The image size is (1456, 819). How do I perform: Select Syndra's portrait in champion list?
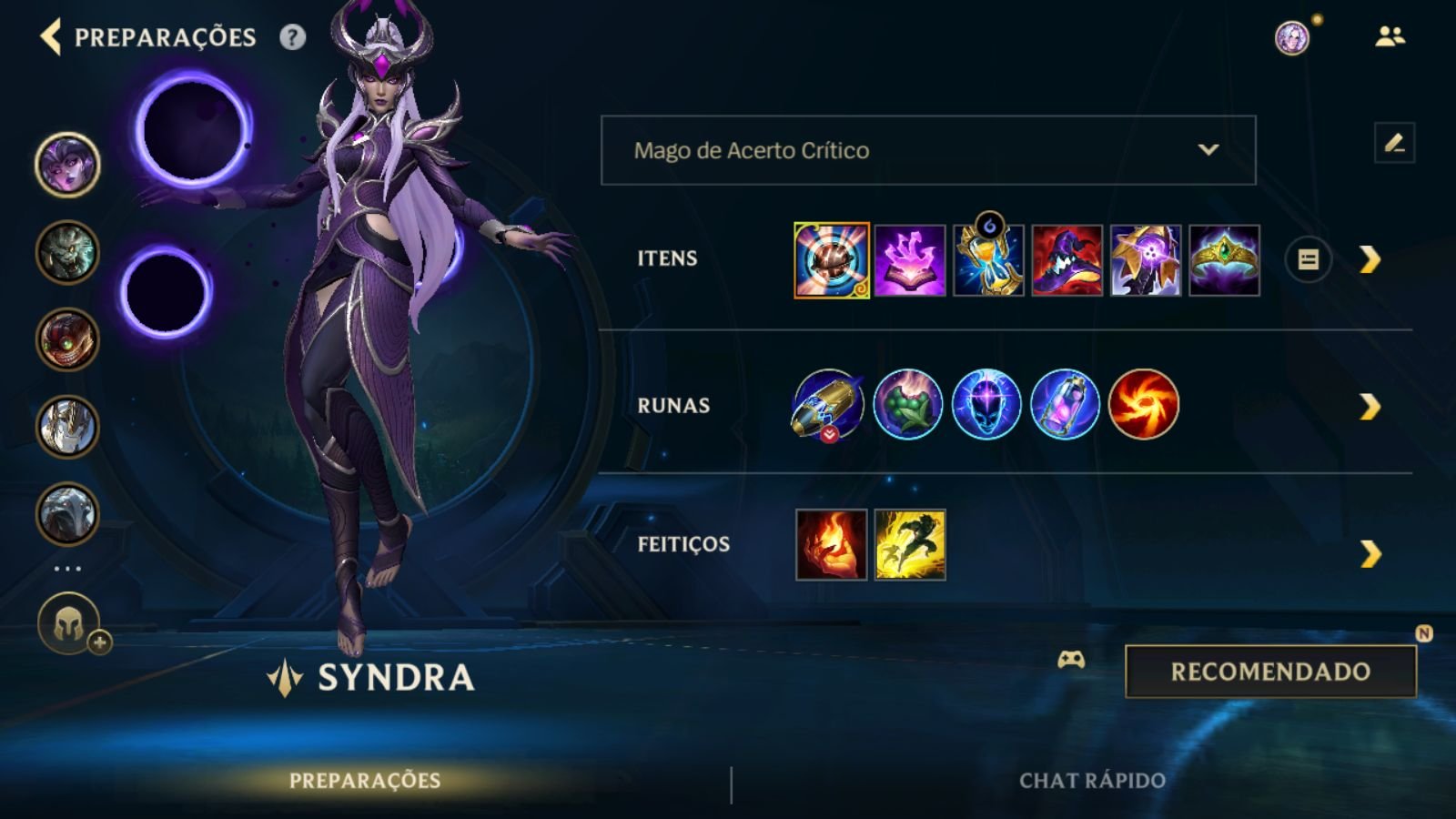[67, 165]
